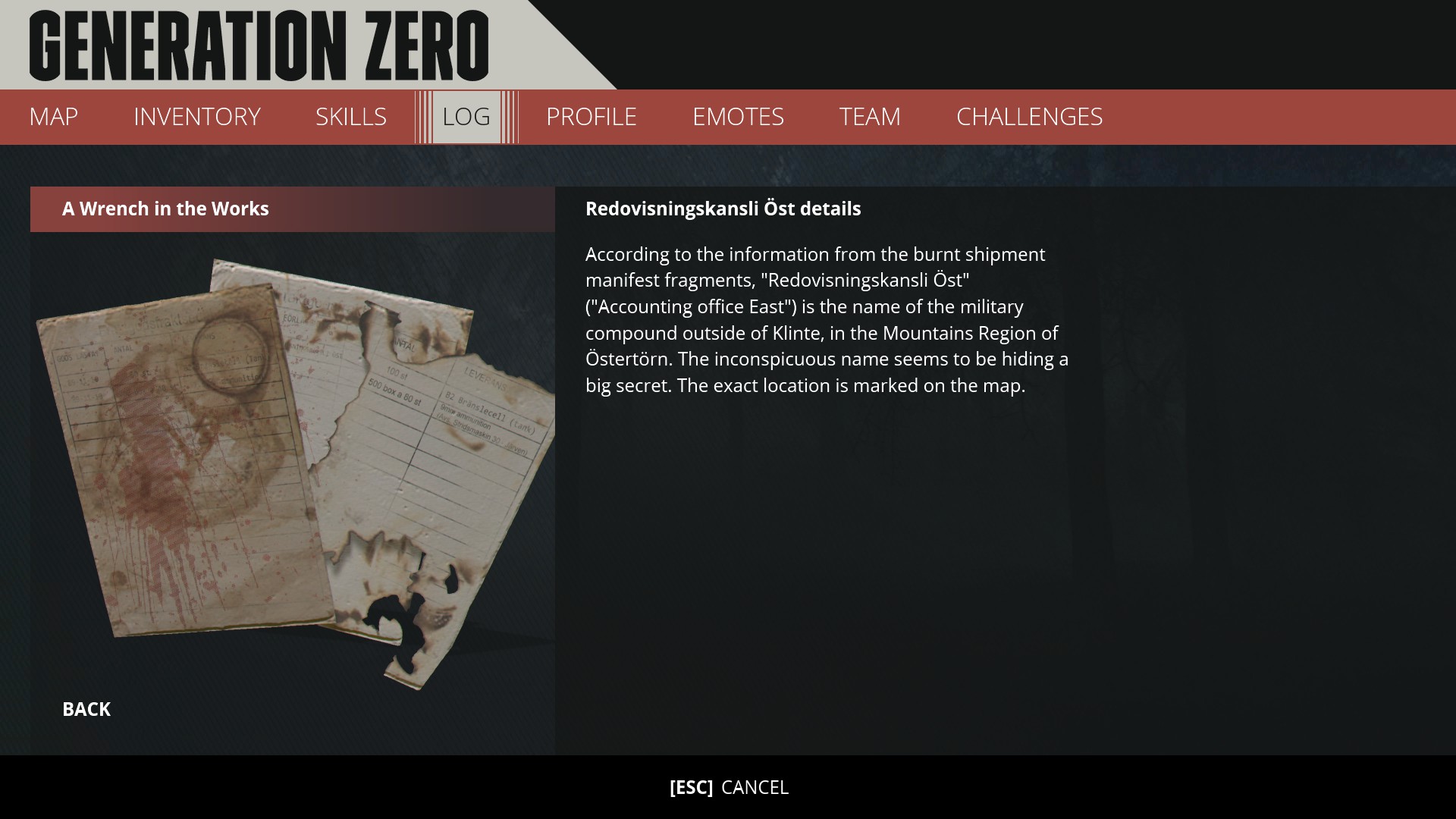The height and width of the screenshot is (819, 1456).
Task: Click the BACK button
Action: pyautogui.click(x=86, y=709)
